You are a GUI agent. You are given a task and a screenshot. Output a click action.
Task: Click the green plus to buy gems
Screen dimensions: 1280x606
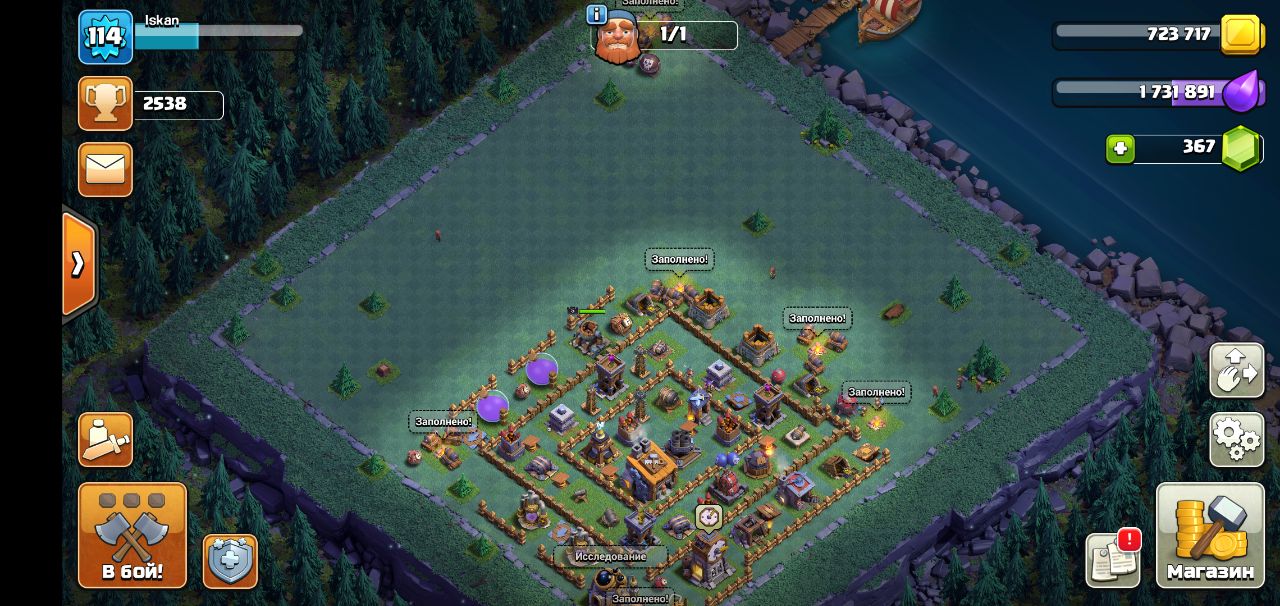tap(1120, 148)
